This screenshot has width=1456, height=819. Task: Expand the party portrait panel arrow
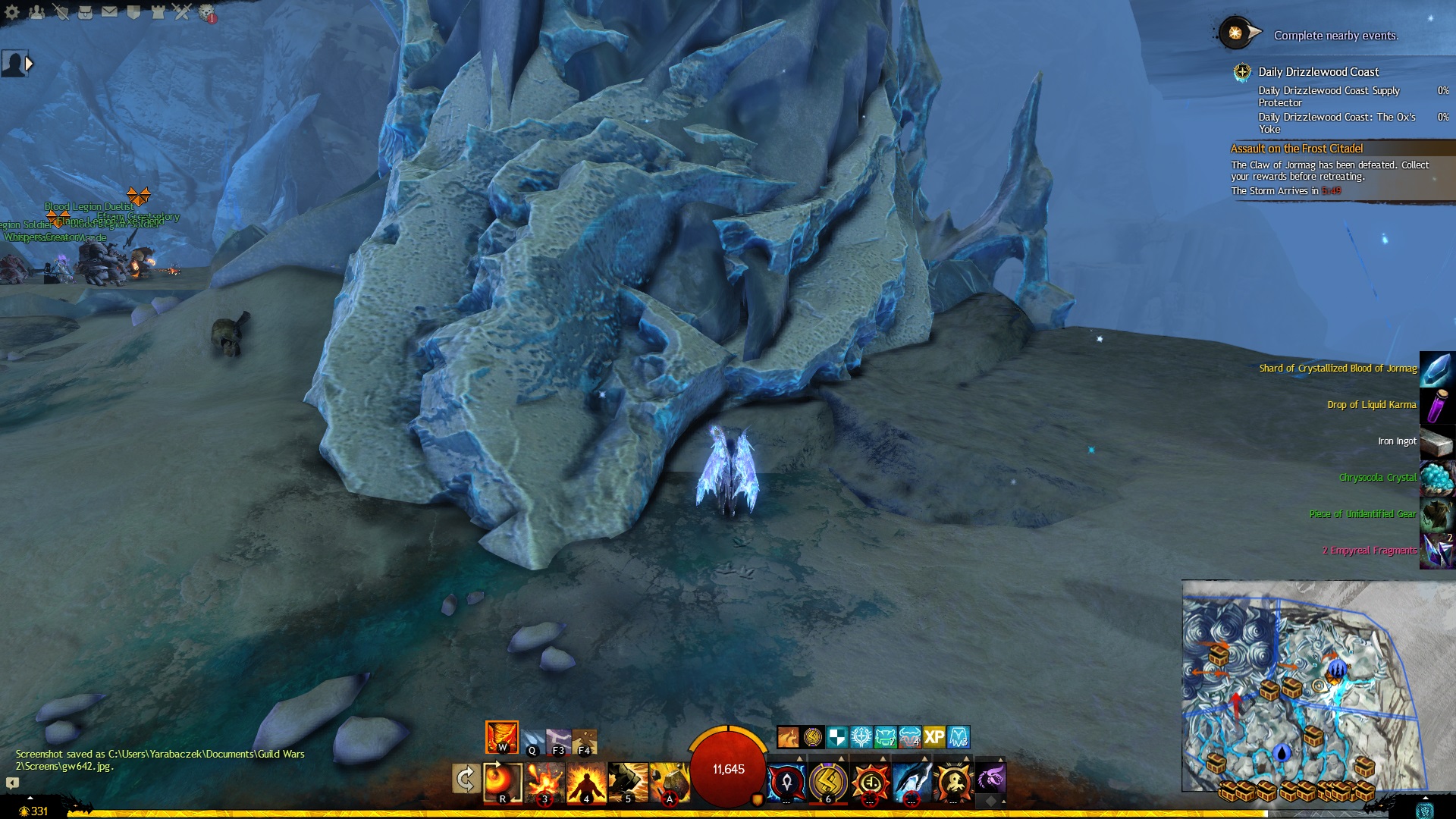point(29,64)
